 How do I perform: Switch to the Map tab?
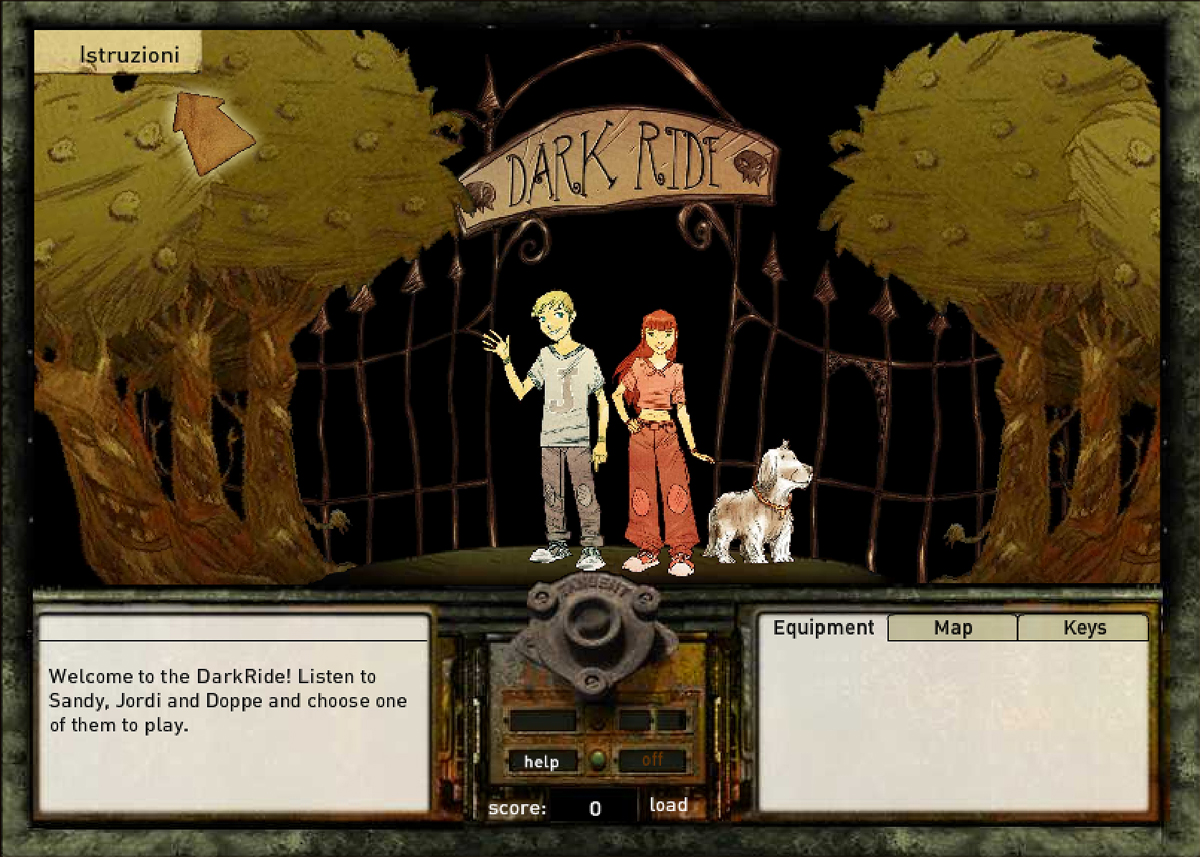(x=952, y=628)
